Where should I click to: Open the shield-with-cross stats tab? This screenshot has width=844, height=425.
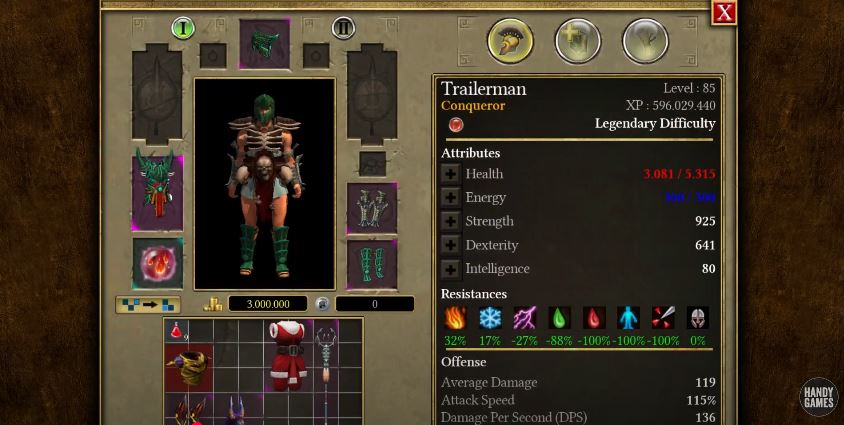point(578,42)
